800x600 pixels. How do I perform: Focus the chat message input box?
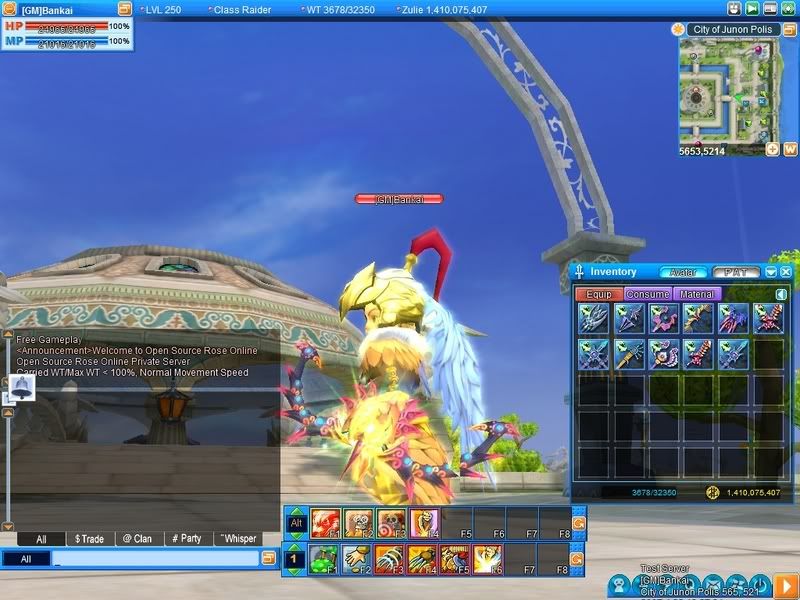coord(155,559)
